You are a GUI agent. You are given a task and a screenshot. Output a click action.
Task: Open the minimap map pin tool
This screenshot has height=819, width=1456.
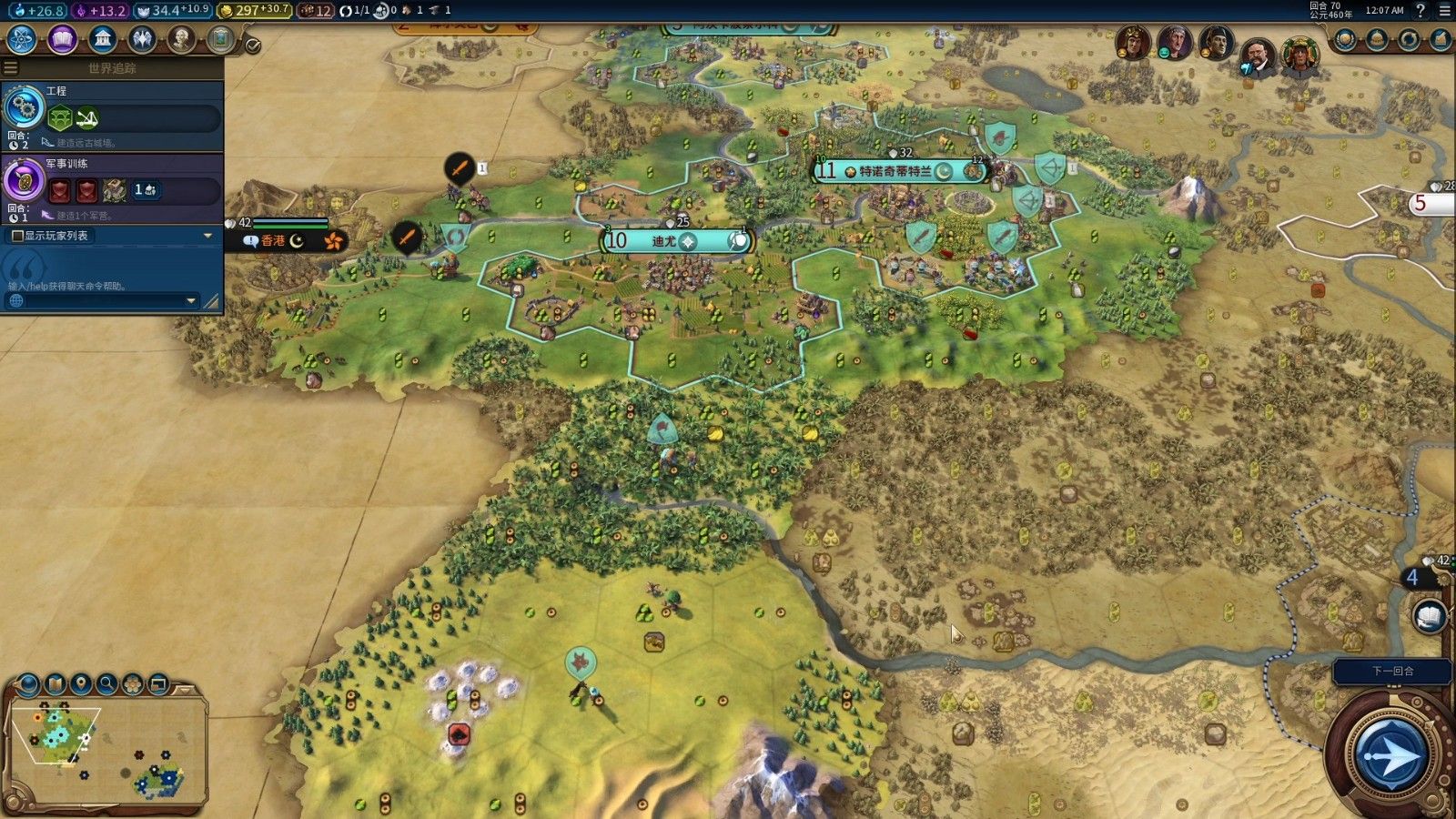coord(81,683)
